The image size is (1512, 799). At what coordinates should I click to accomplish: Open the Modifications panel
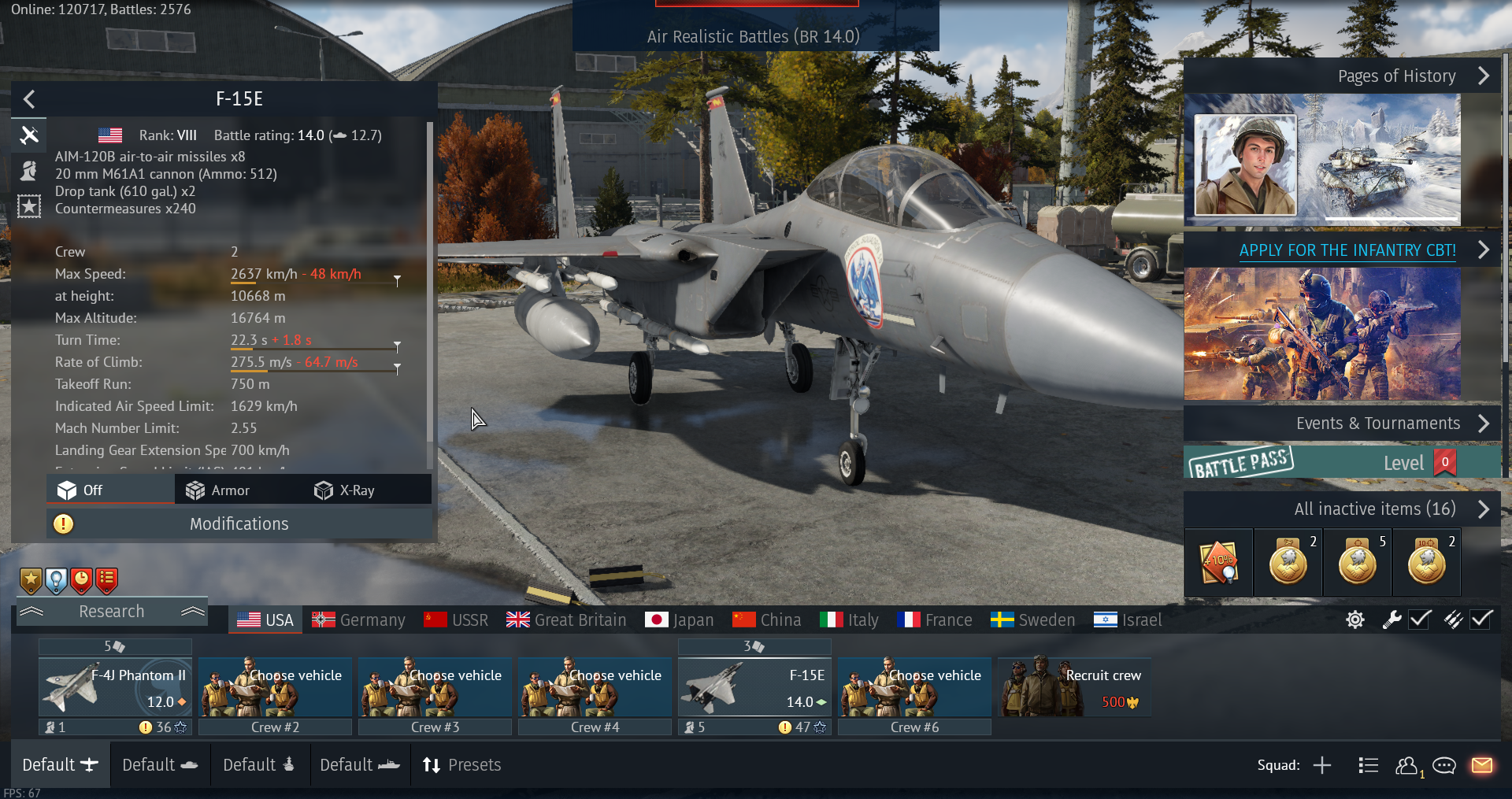click(x=239, y=523)
